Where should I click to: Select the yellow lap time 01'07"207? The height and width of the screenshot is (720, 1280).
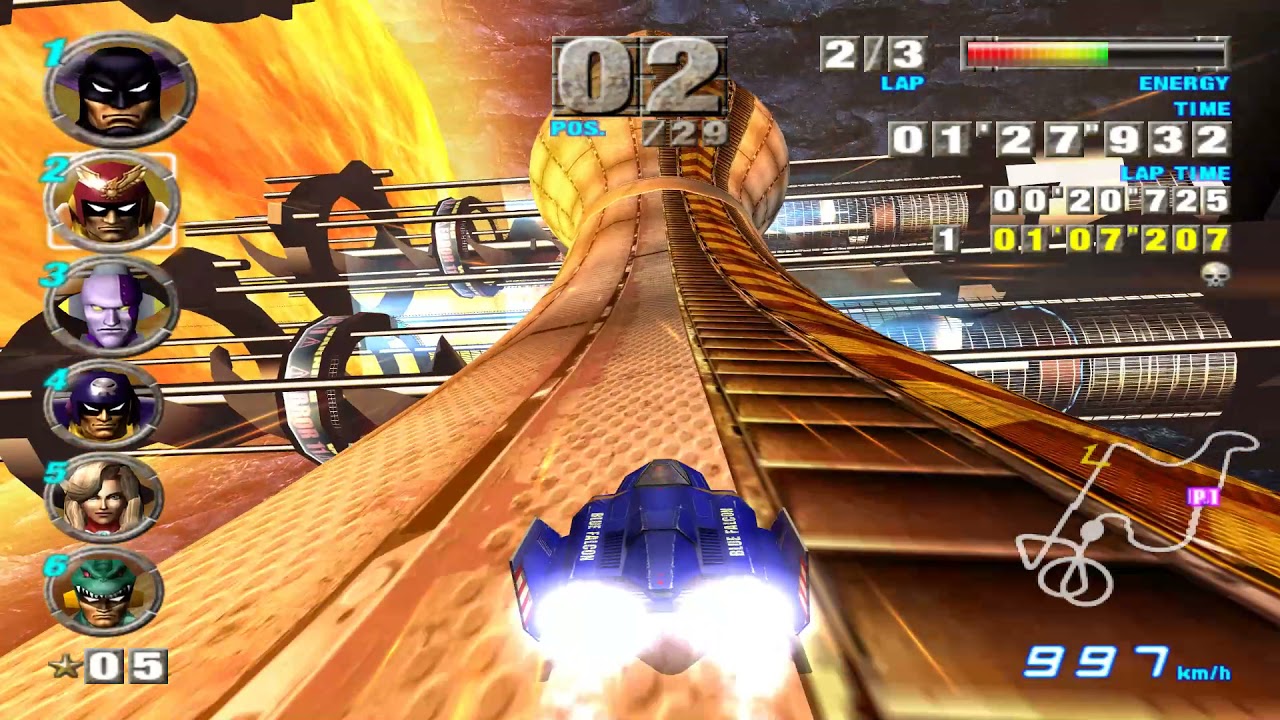pos(1114,240)
